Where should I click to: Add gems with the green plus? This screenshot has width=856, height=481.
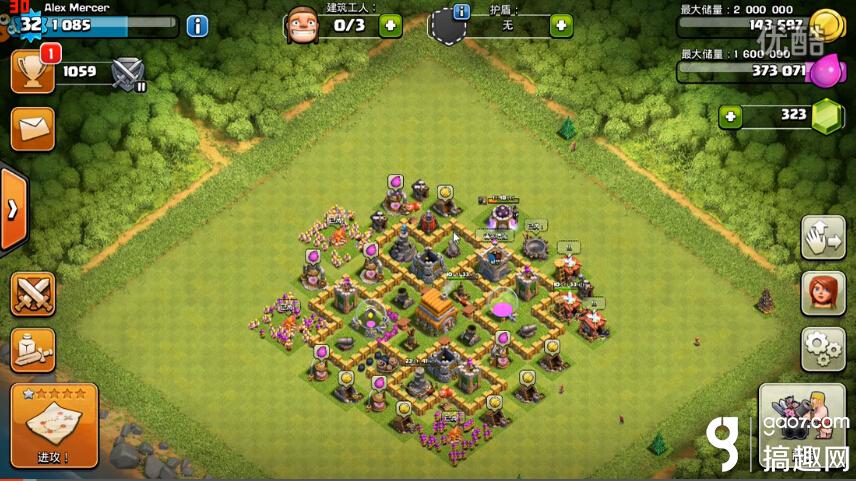pyautogui.click(x=731, y=116)
